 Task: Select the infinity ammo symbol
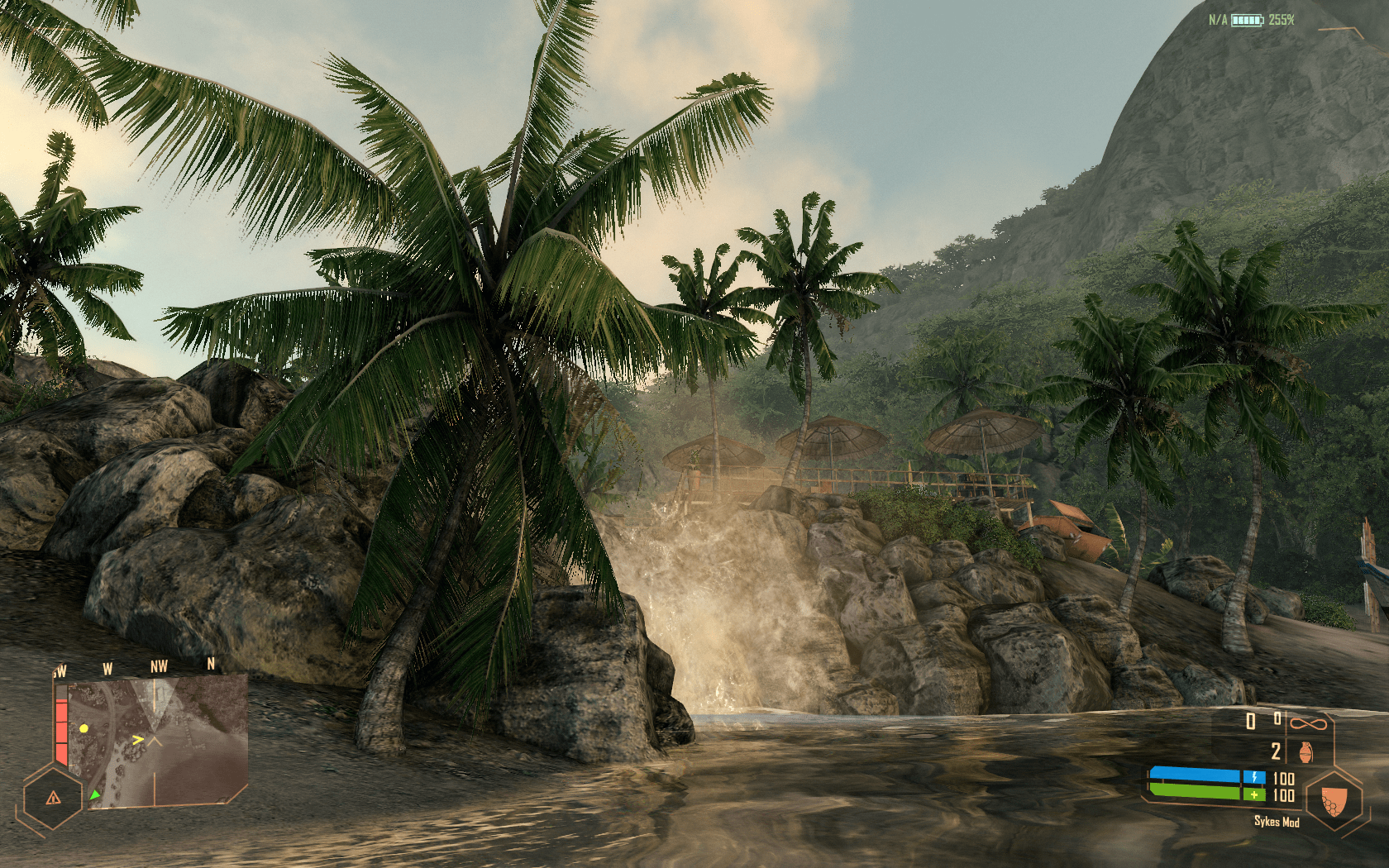pos(1309,723)
